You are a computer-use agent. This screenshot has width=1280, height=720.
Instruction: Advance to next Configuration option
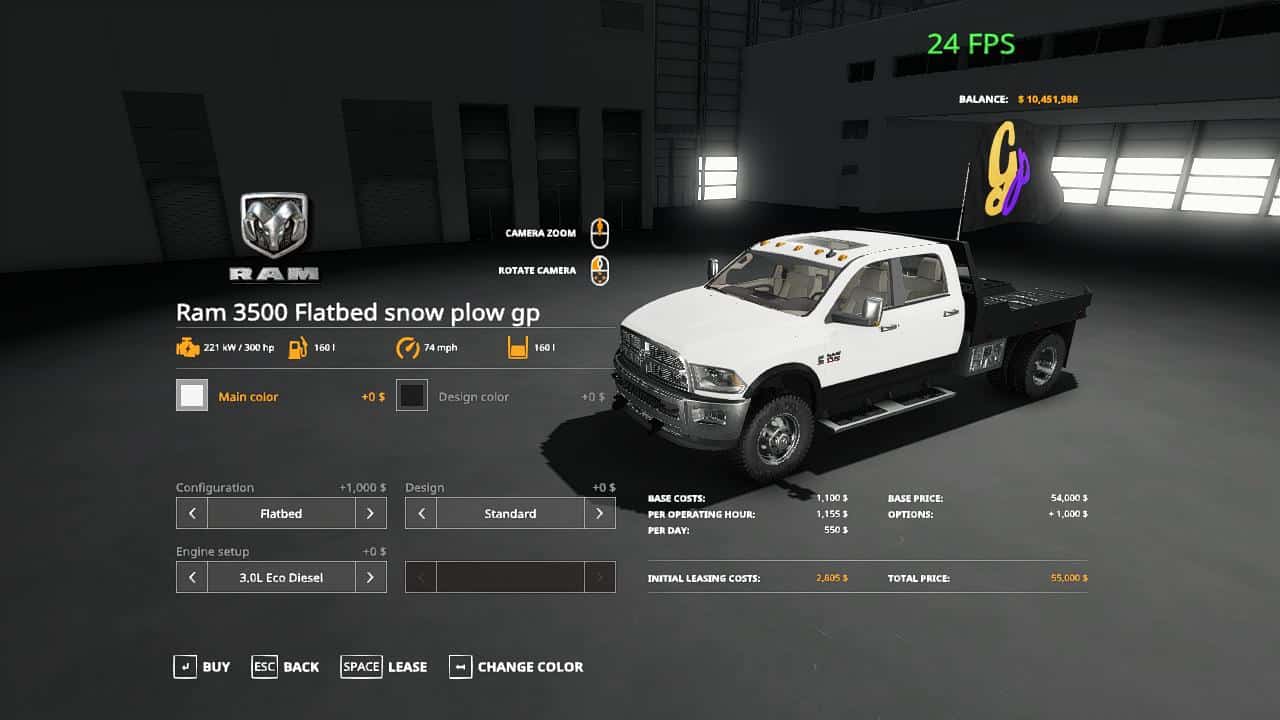tap(370, 513)
